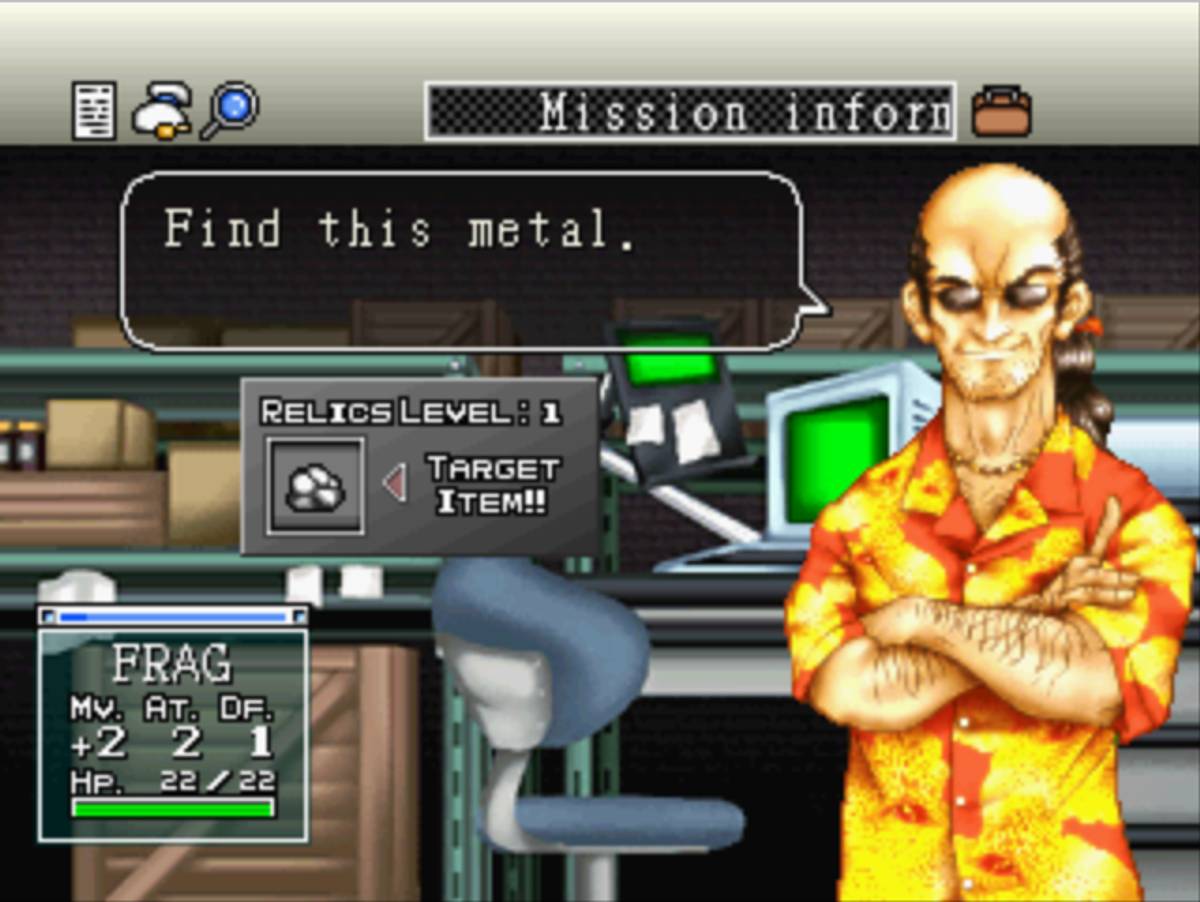Open the brown briefcase icon
1200x902 pixels.
[x=1001, y=110]
